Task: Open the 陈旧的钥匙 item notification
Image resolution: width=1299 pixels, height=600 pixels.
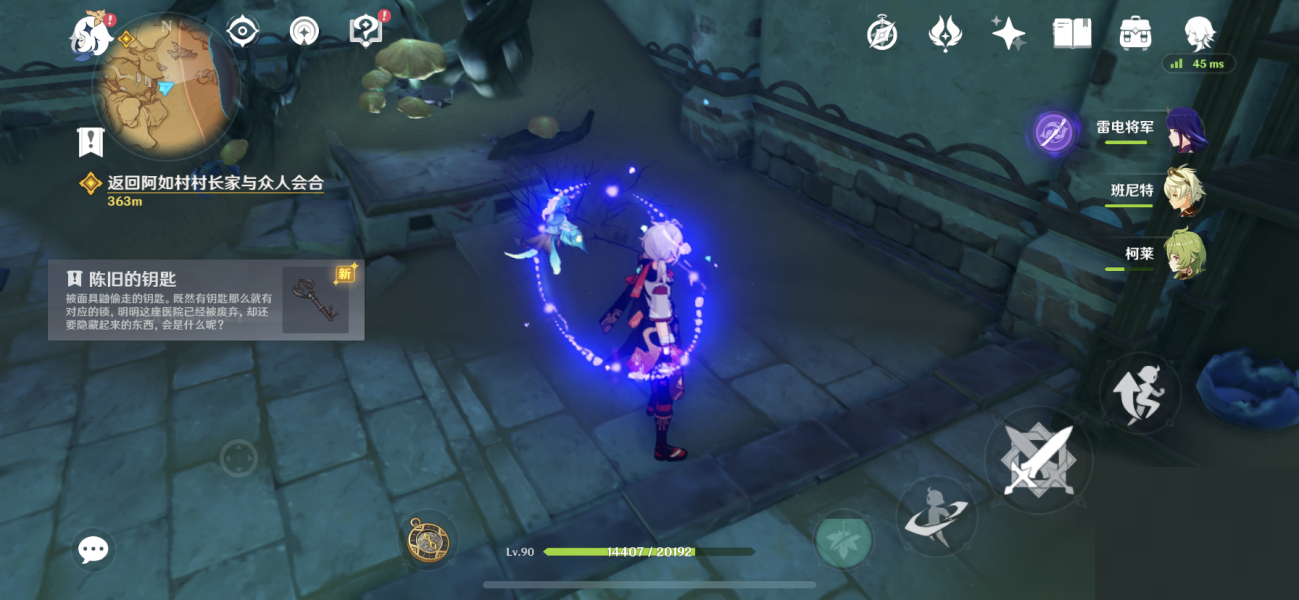Action: tap(206, 300)
